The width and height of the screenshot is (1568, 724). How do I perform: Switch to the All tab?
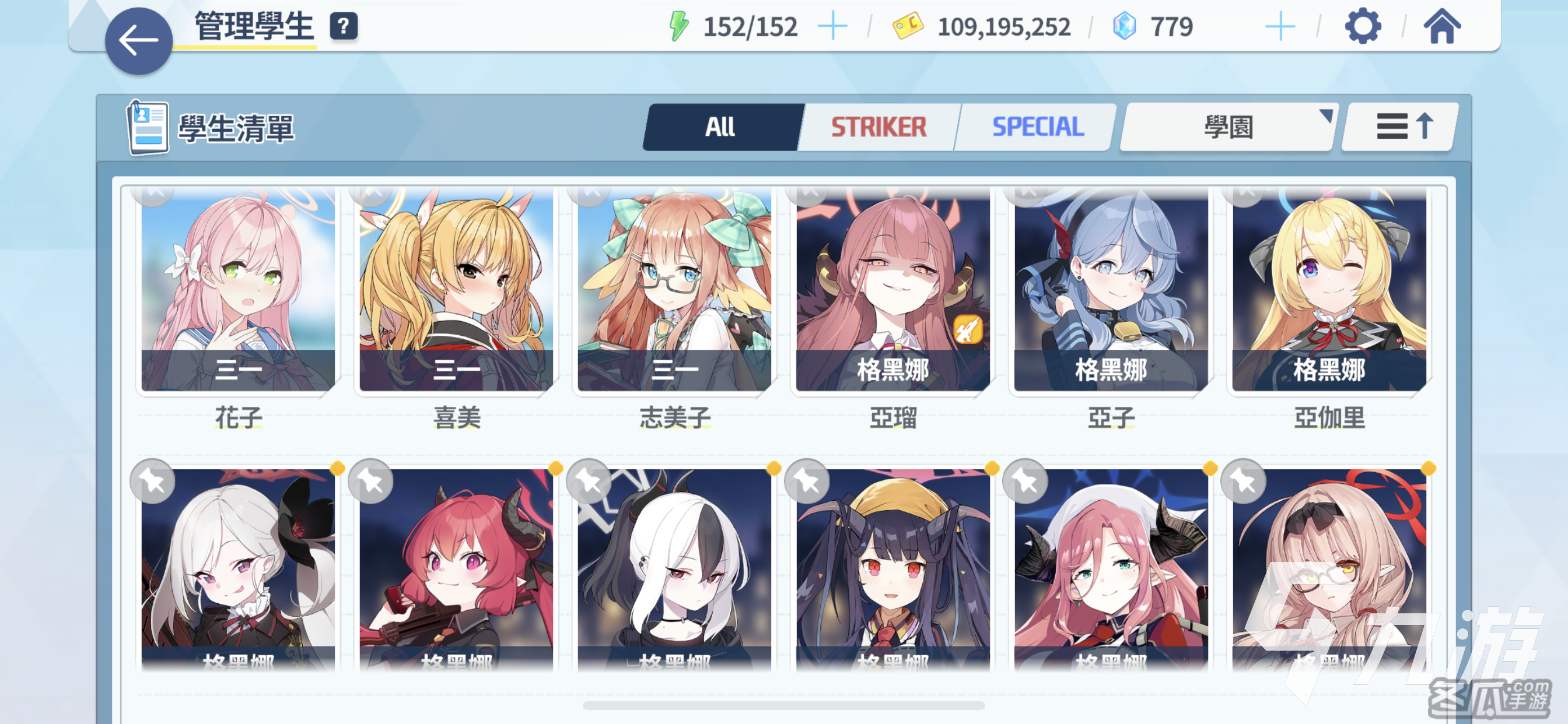(x=720, y=127)
